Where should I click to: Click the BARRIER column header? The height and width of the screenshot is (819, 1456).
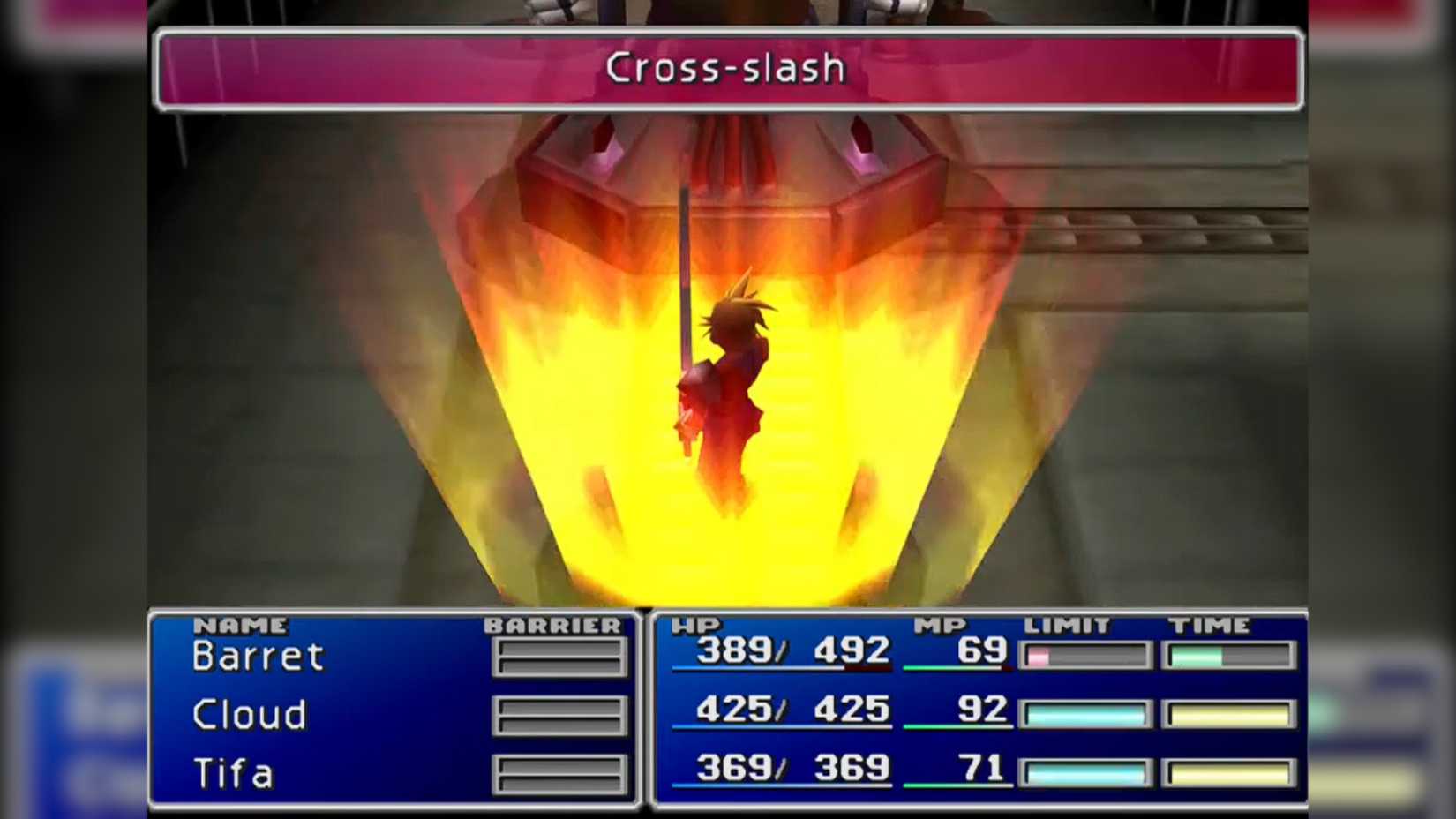552,625
